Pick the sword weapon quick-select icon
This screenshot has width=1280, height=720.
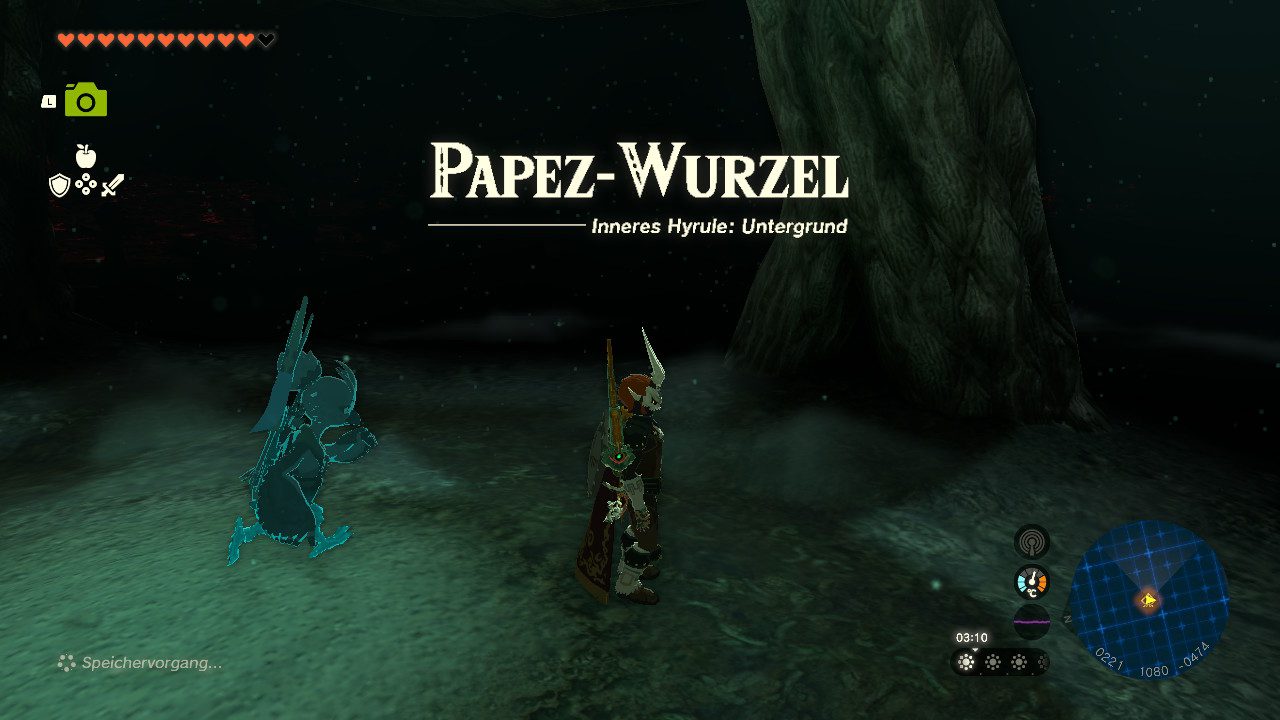click(112, 185)
